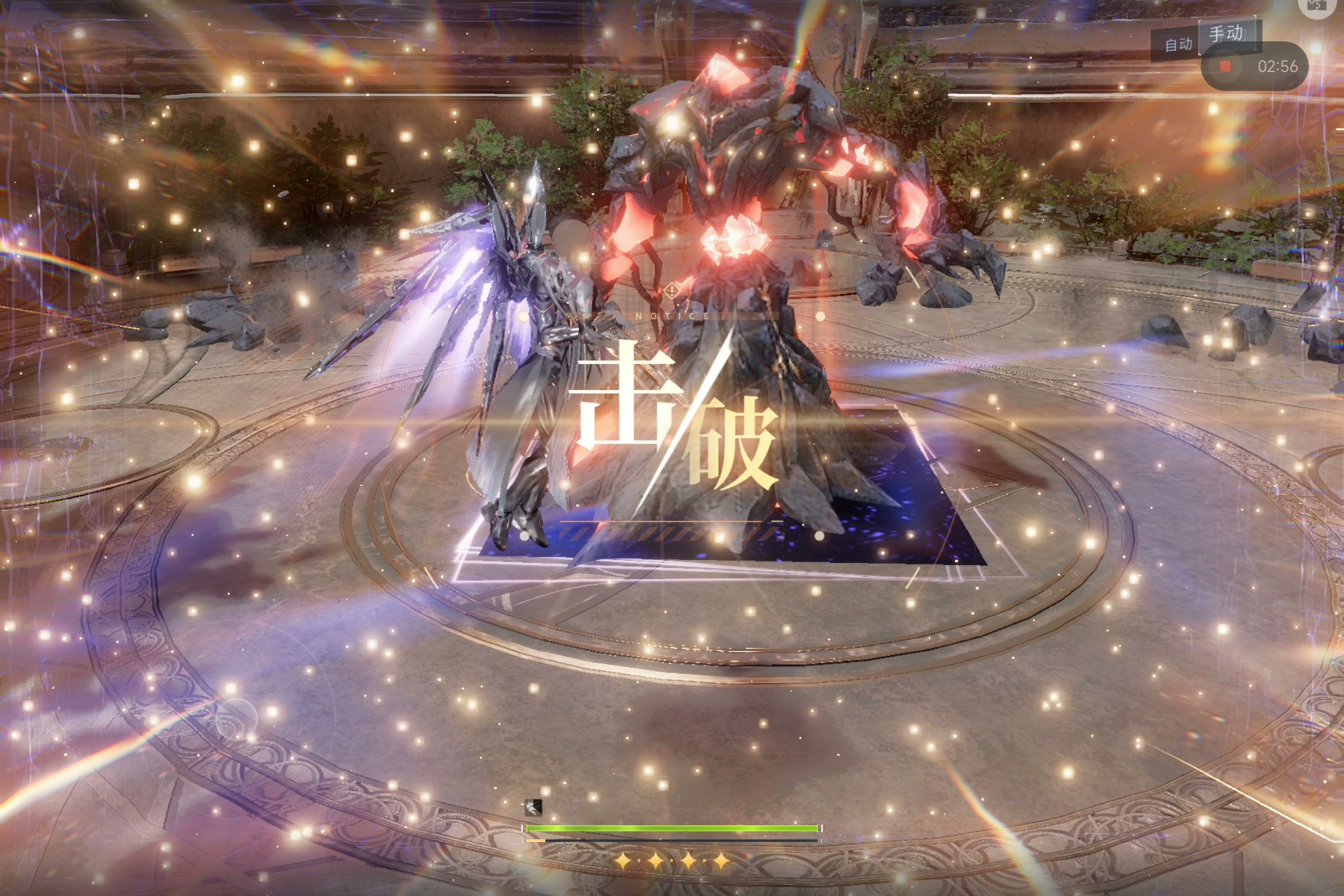Stop the screen recording with the red square
Viewport: 1344px width, 896px height.
point(1225,66)
